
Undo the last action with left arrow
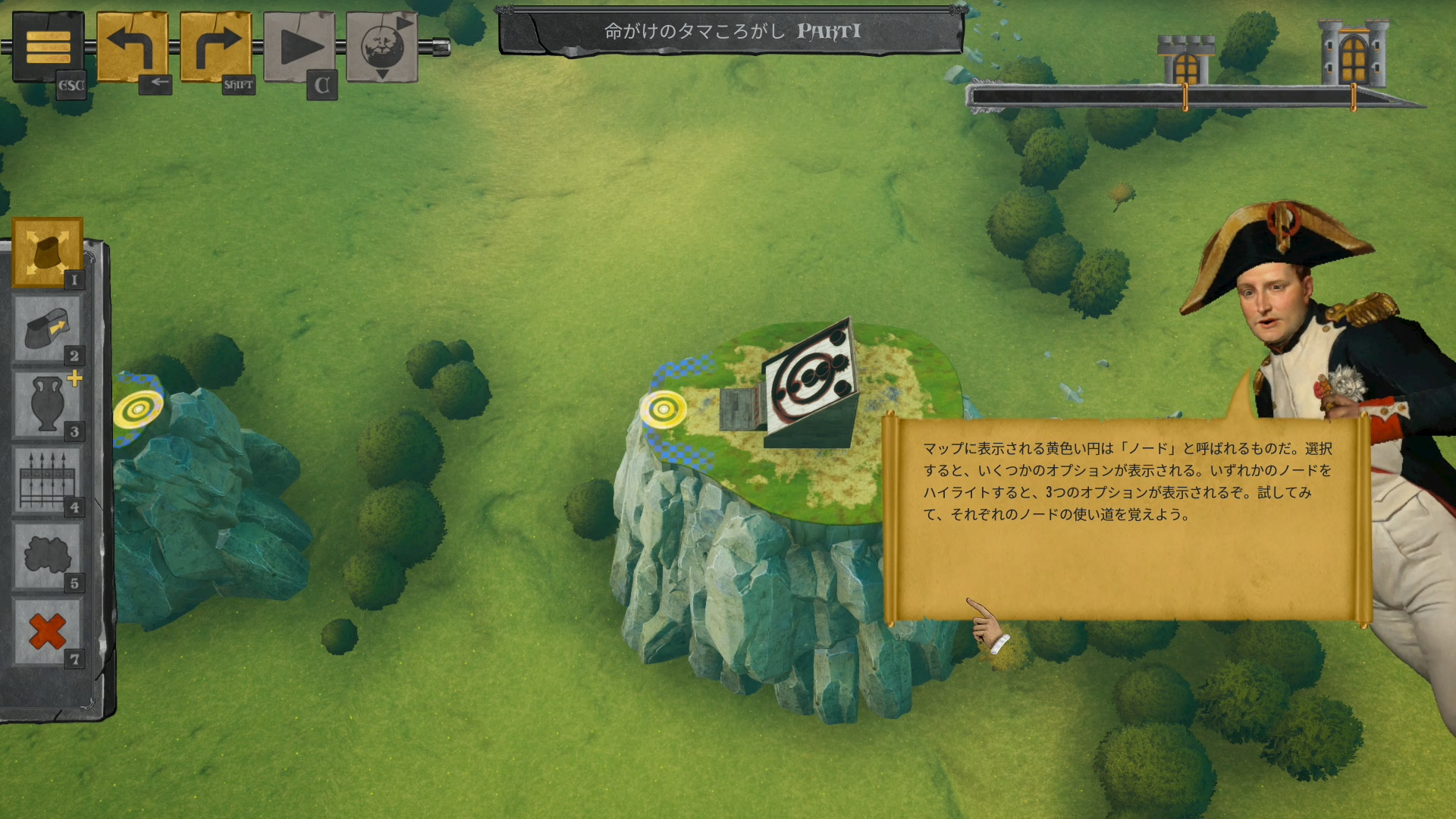tap(132, 47)
